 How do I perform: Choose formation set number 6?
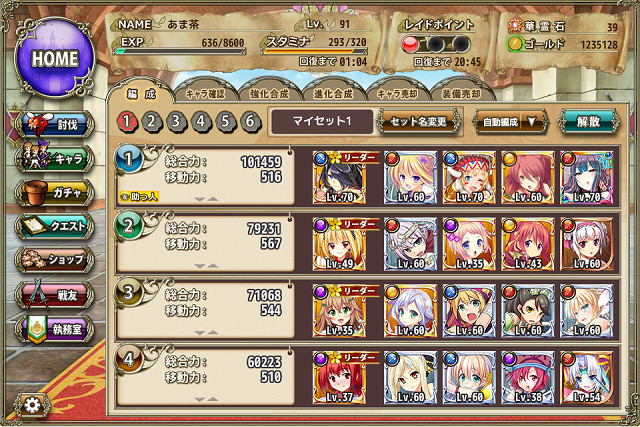click(x=252, y=122)
